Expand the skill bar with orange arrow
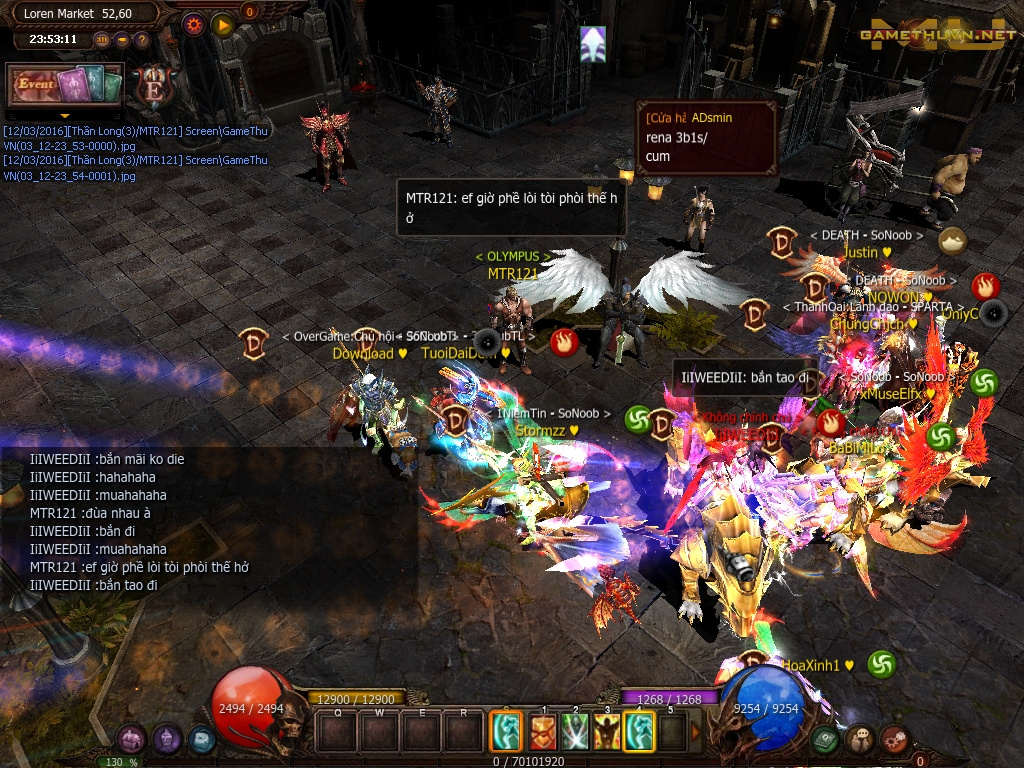This screenshot has width=1024, height=768. point(696,732)
